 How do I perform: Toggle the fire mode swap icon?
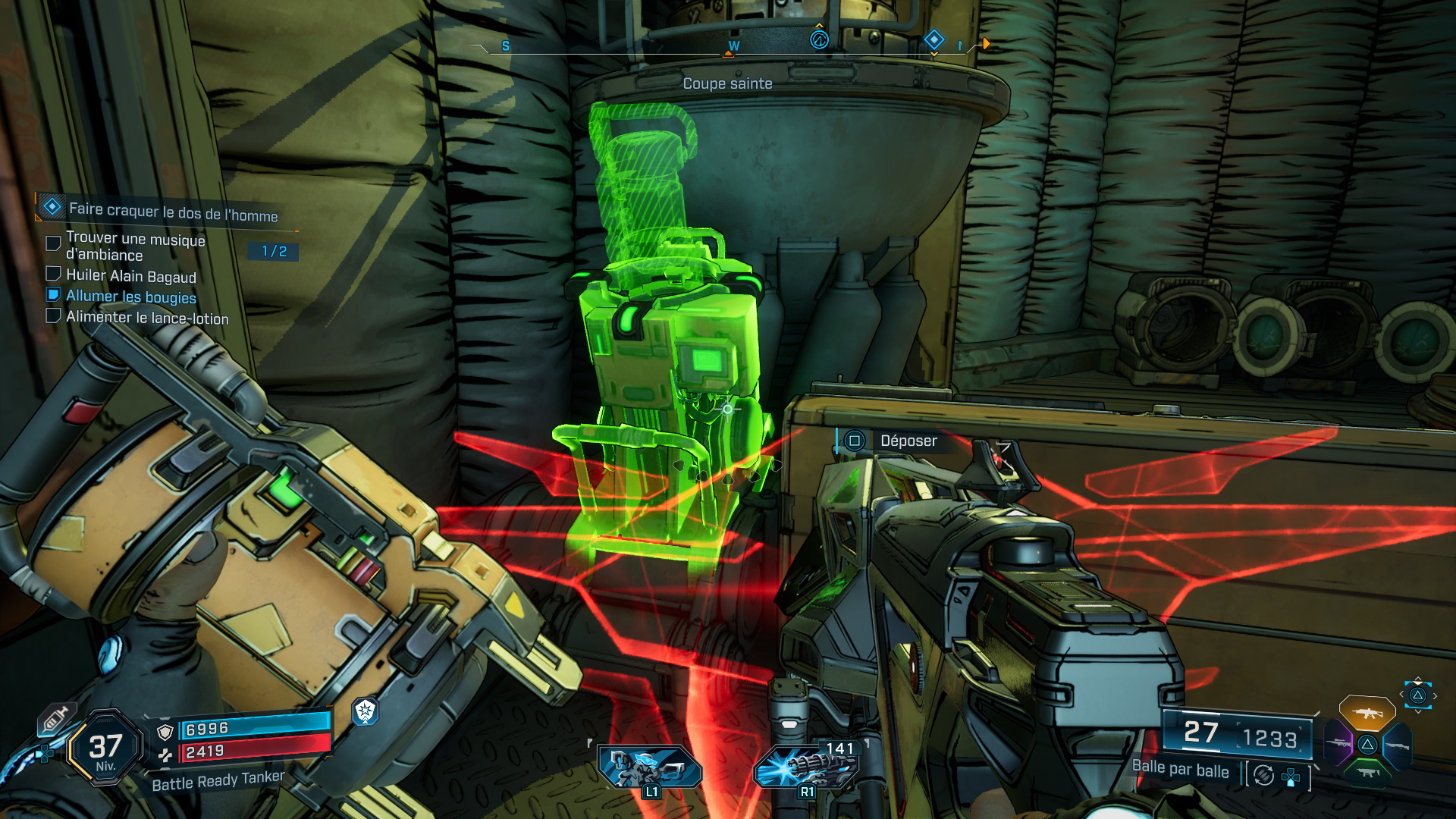1263,775
